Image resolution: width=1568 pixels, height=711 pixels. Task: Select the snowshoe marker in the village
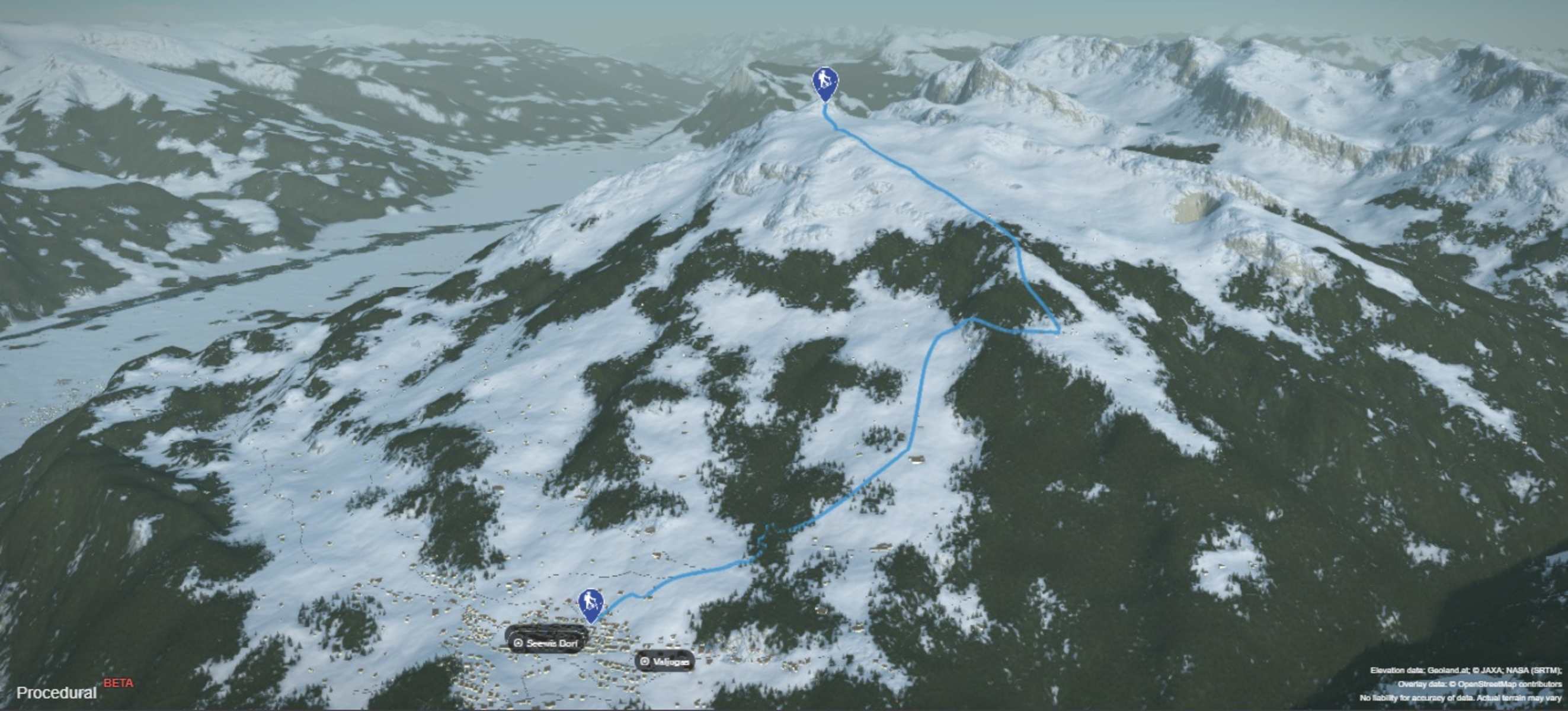(x=590, y=603)
